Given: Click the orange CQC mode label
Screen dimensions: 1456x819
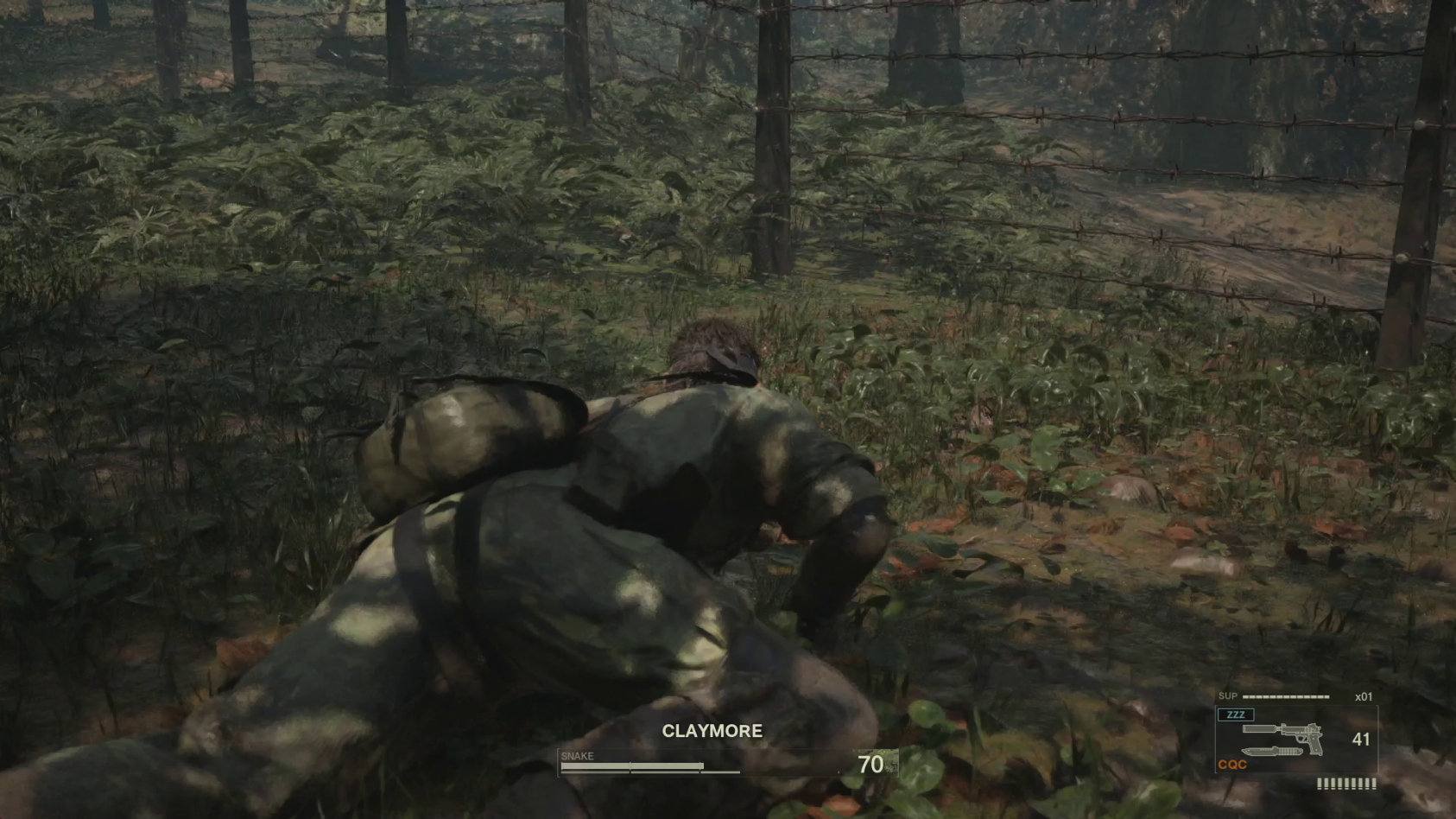Looking at the screenshot, I should point(1232,765).
